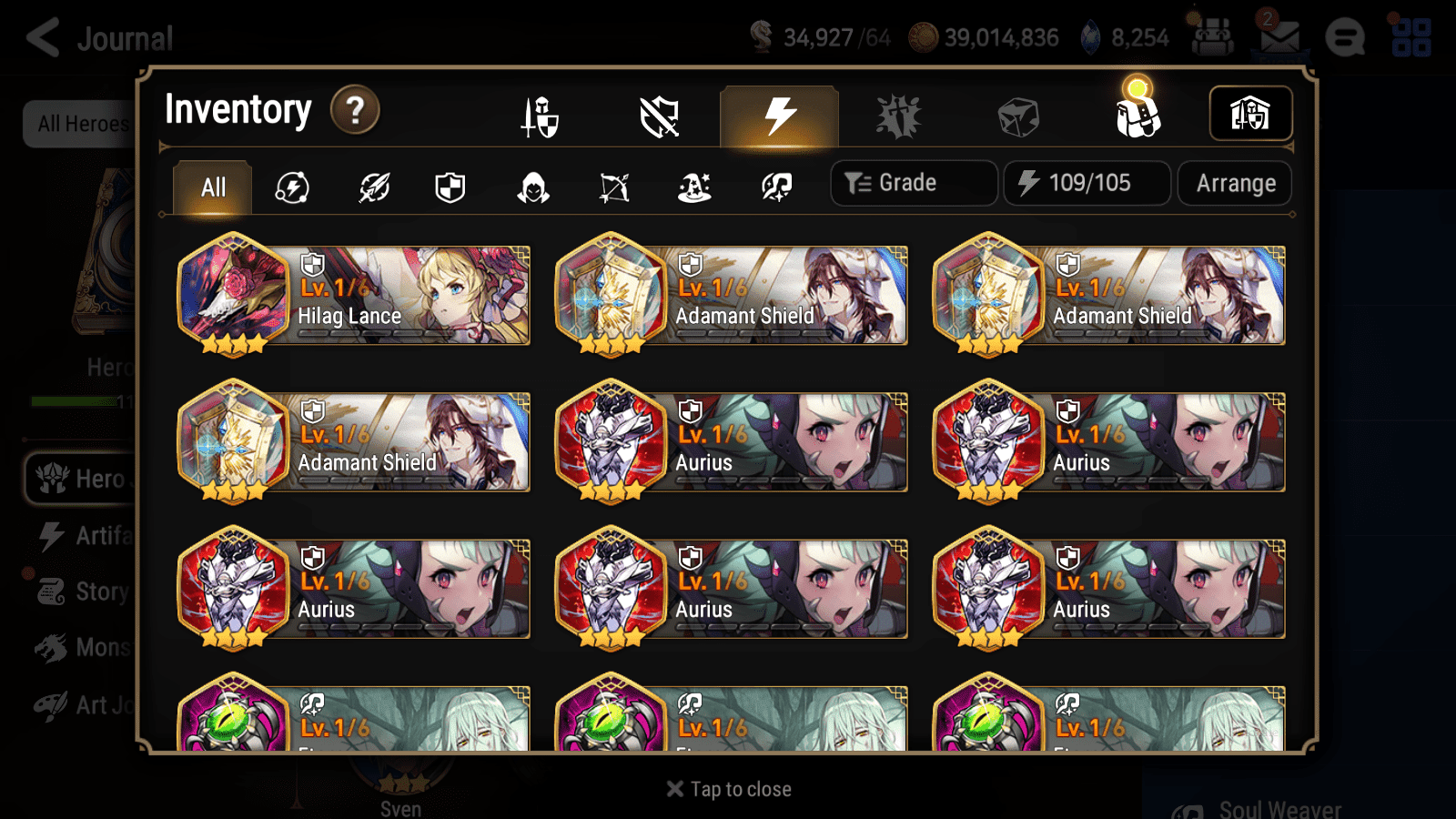The image size is (1456, 819).
Task: Filter artifacts by Mage class hat icon
Action: tap(694, 187)
